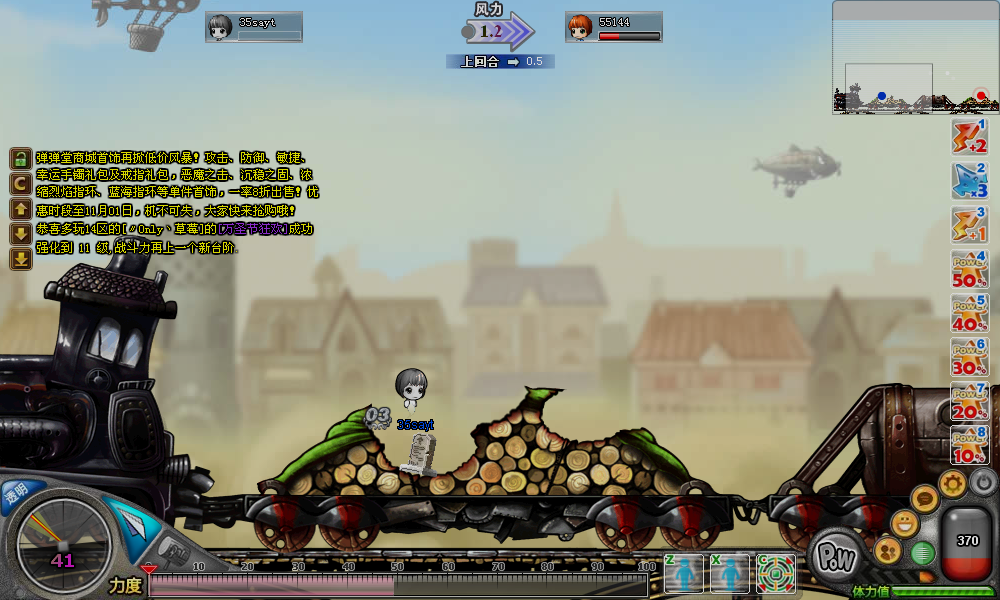Screen dimensions: 1000x600
Task: Open settings with the gear button
Action: click(953, 484)
